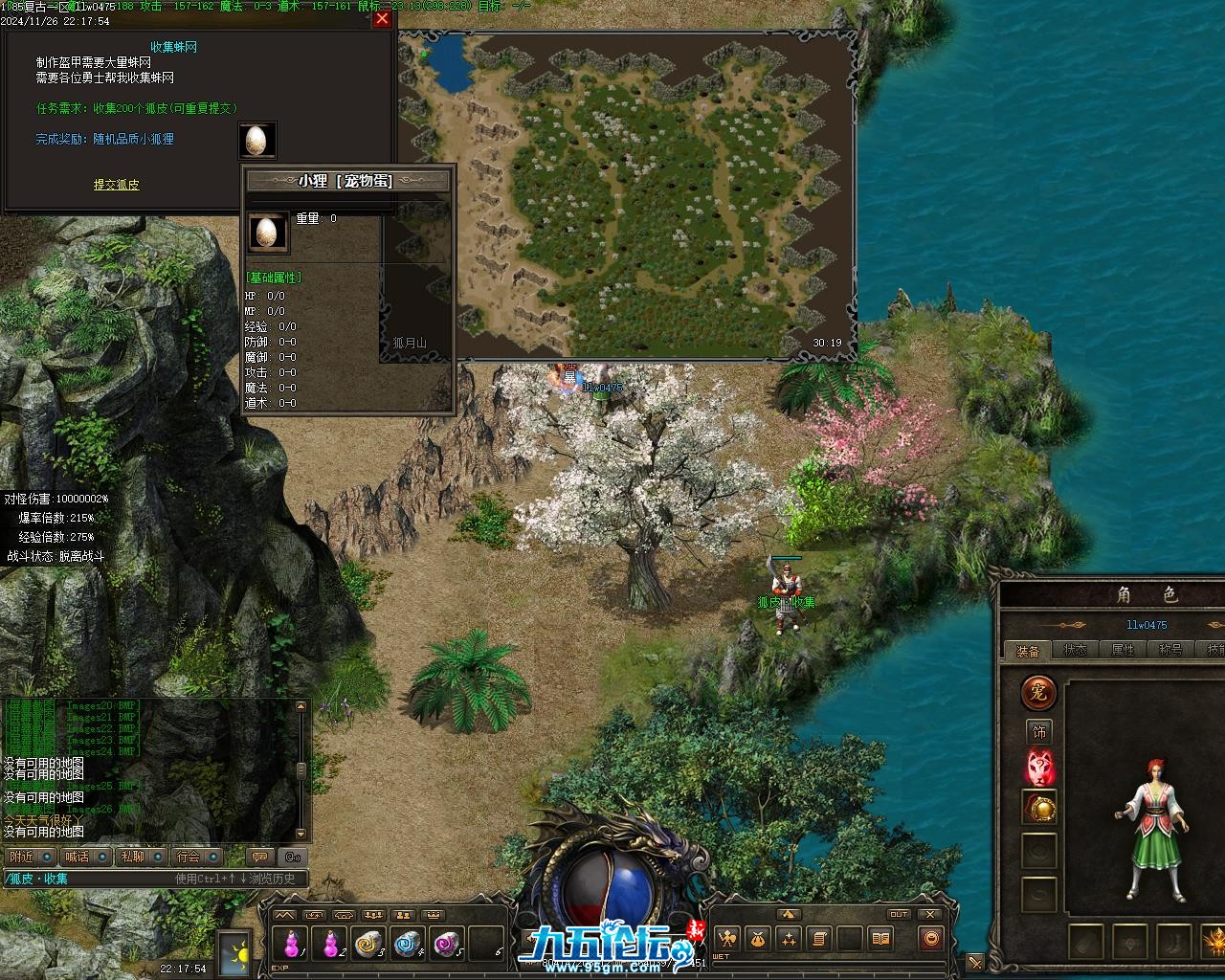Select the pet egg reward icon in quest dialog
The image size is (1225, 980).
pyautogui.click(x=256, y=141)
